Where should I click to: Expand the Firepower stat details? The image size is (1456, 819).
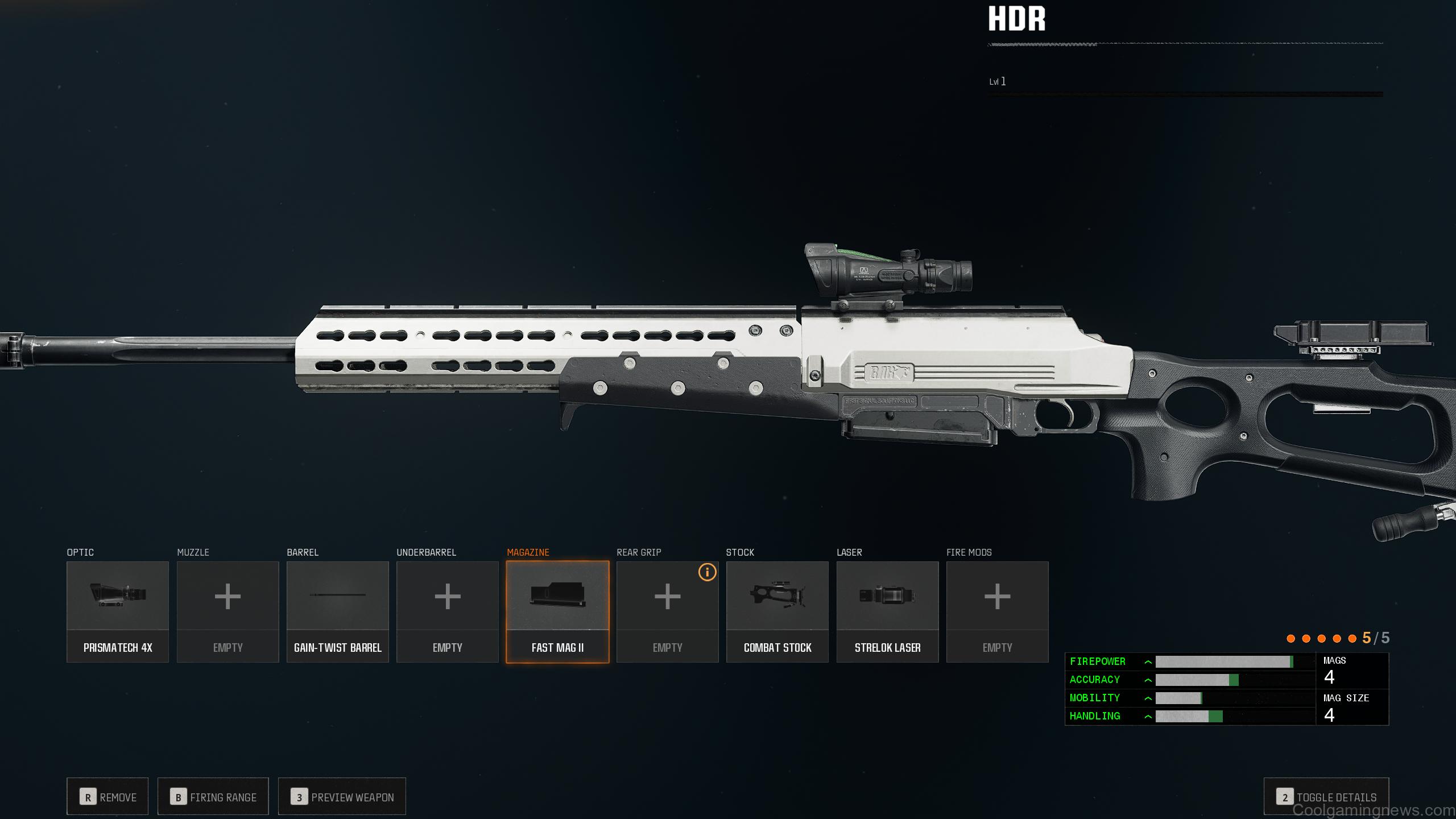[x=1149, y=661]
